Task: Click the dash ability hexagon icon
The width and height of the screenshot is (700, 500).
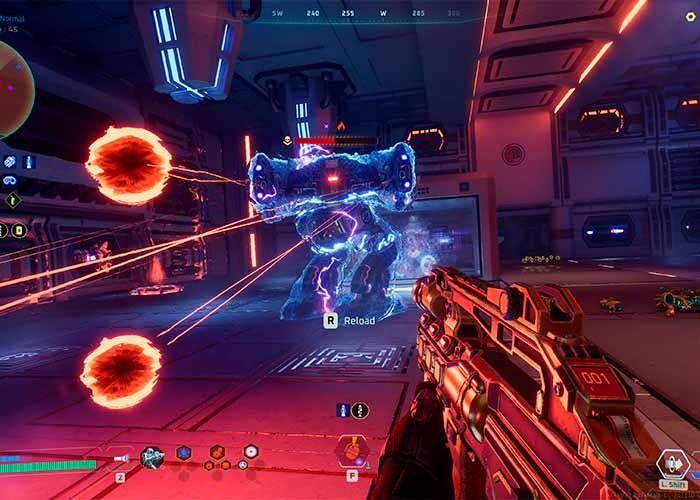Action: pyautogui.click(x=671, y=463)
